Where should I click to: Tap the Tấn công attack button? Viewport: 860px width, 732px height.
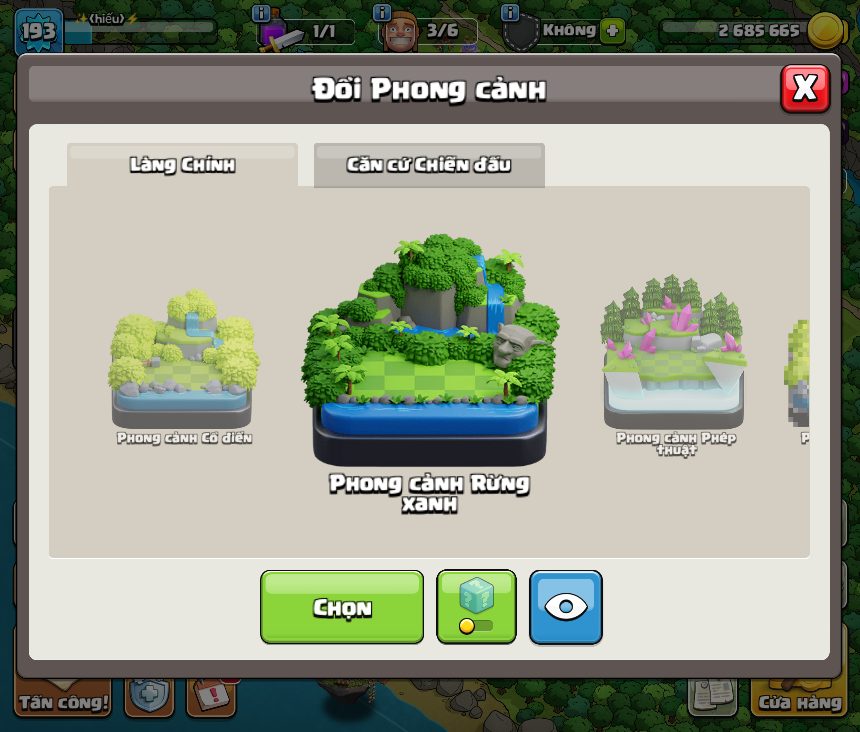click(x=62, y=695)
